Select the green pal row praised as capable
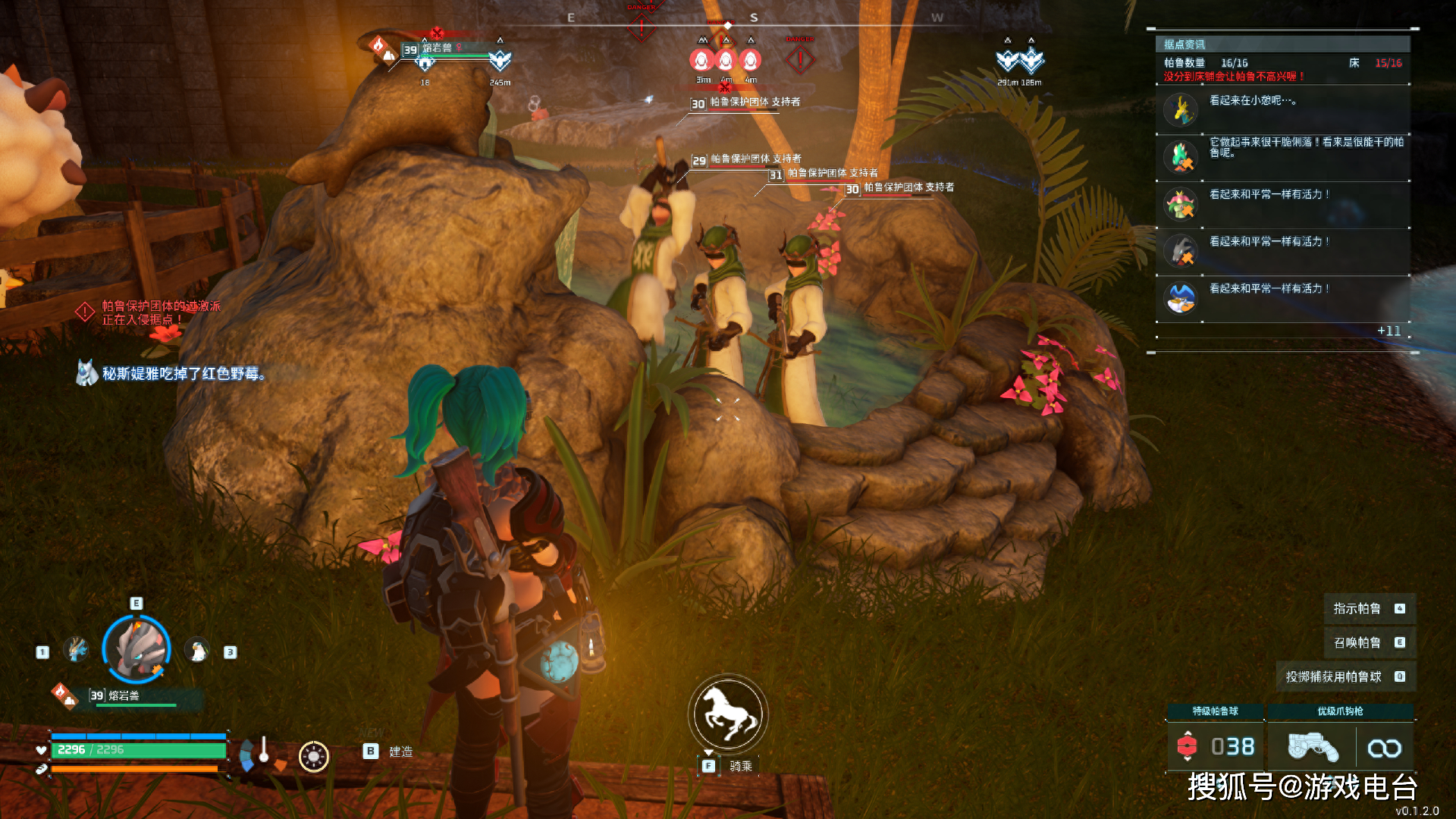 click(x=1283, y=157)
